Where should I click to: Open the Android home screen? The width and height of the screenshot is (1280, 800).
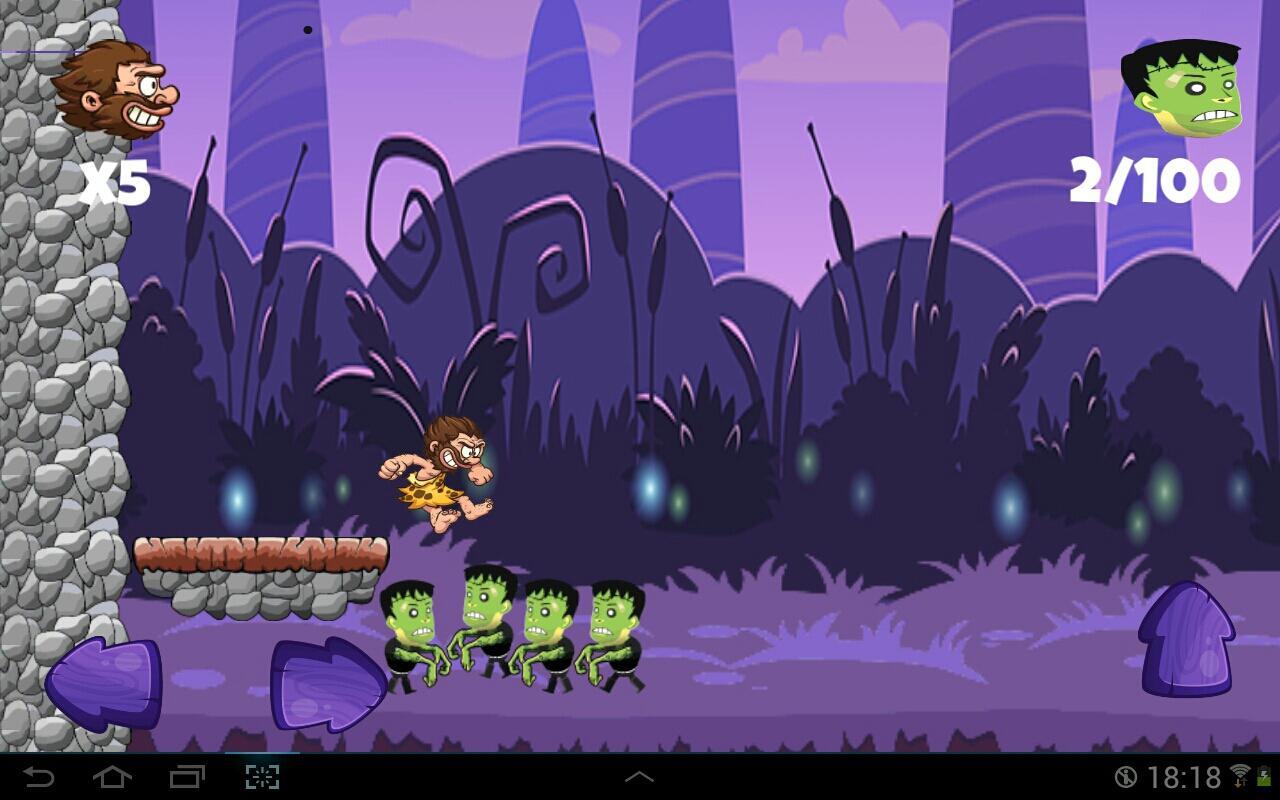[112, 777]
